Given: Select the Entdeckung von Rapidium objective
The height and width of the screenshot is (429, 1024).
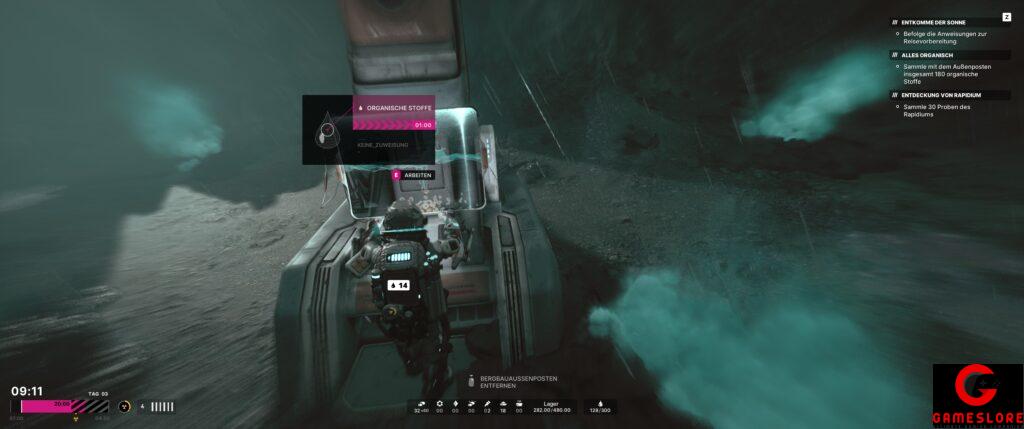Looking at the screenshot, I should [941, 95].
